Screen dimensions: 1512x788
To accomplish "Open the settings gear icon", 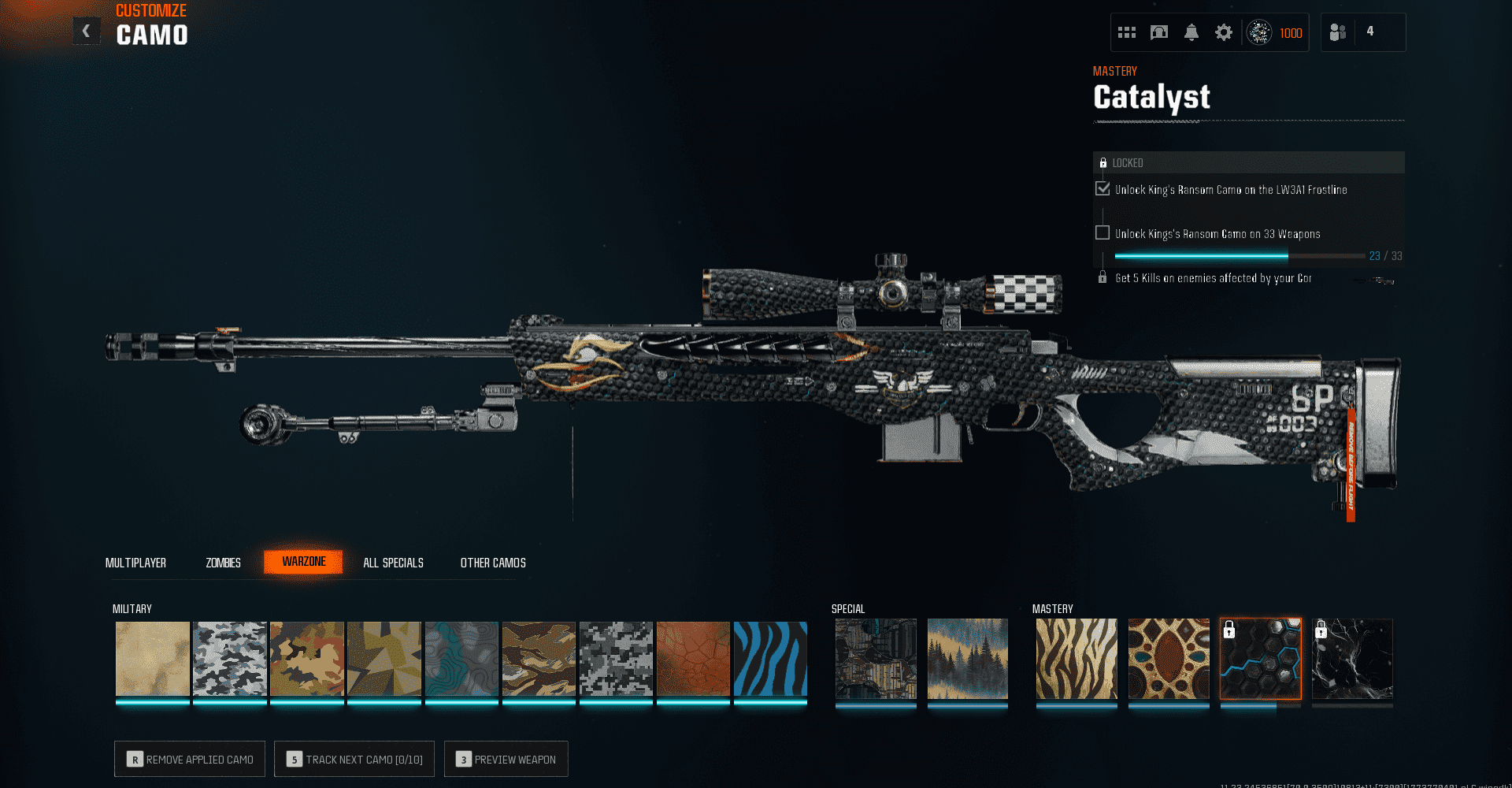I will click(1223, 32).
